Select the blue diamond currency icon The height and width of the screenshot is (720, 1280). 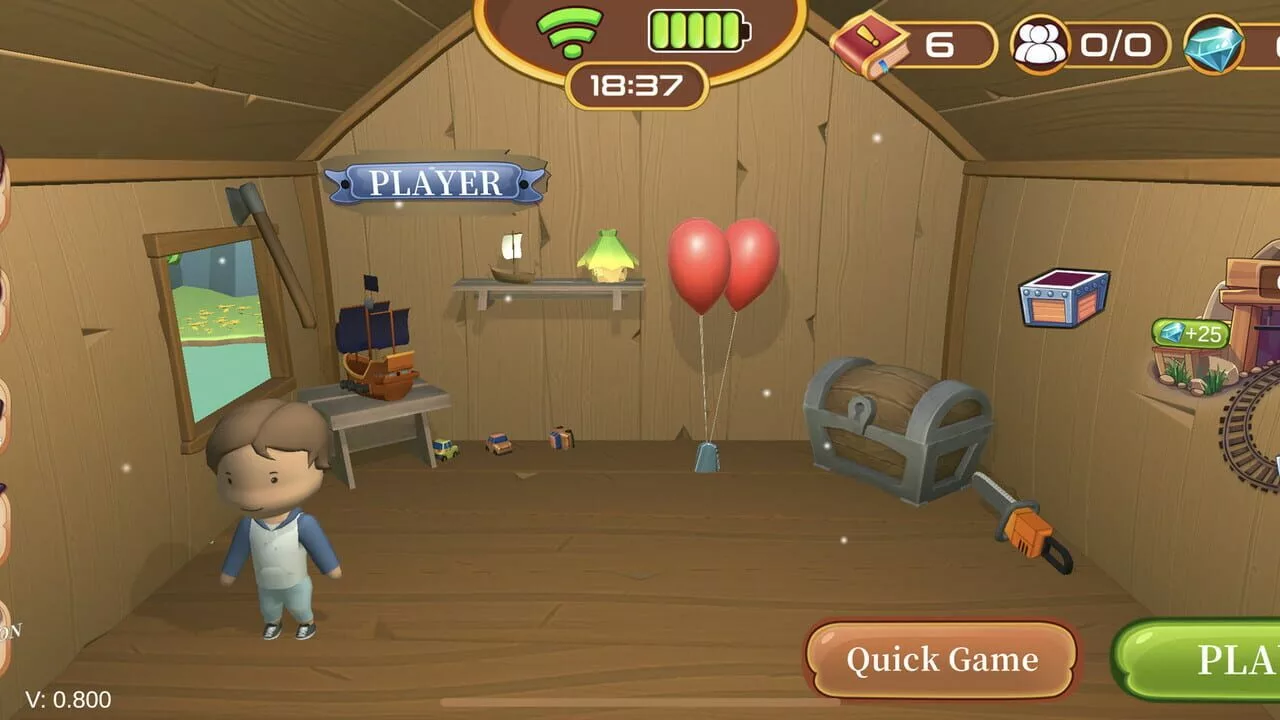1213,46
